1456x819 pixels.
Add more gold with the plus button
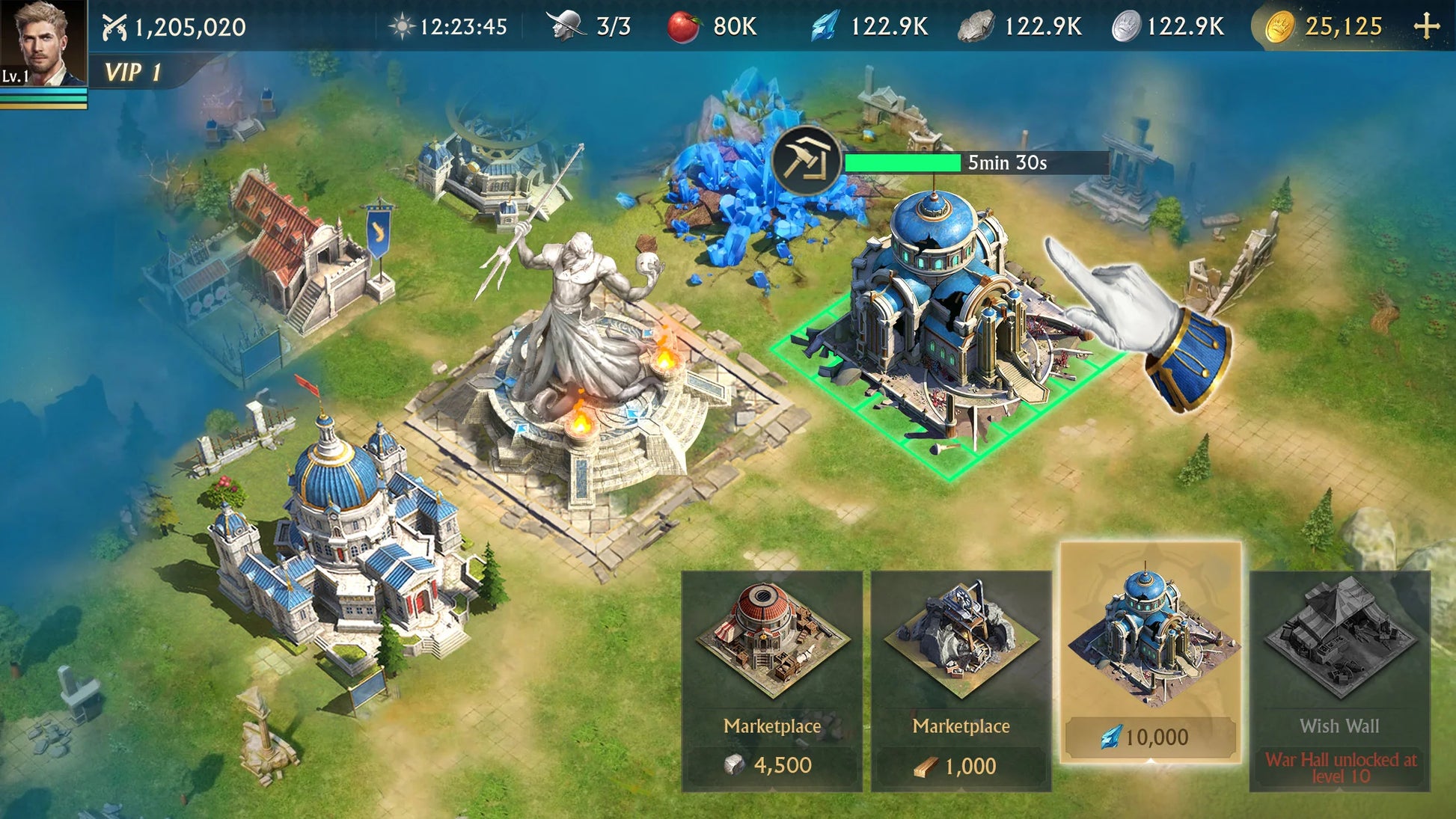(1427, 27)
